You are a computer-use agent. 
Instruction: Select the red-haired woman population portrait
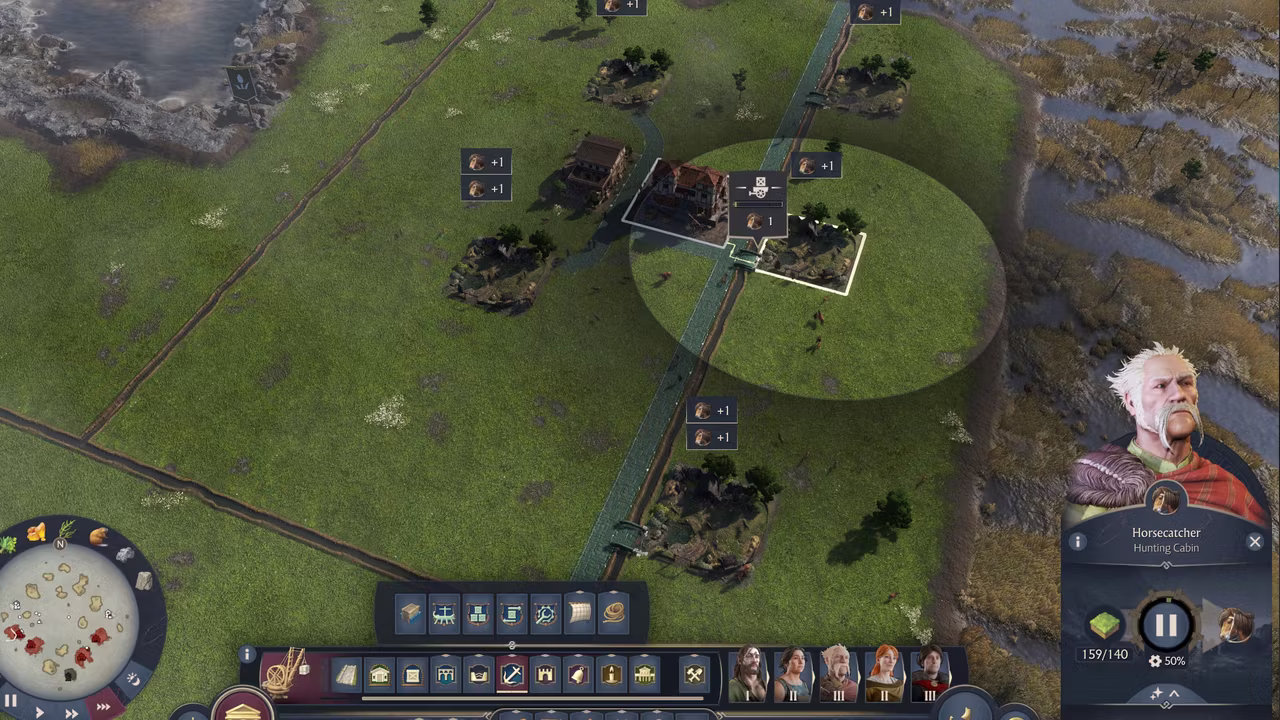884,672
